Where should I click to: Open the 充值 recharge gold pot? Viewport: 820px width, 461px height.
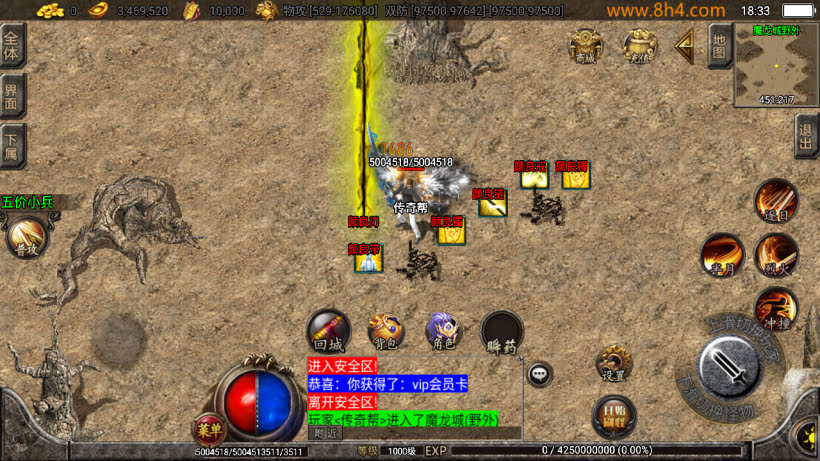tap(639, 46)
